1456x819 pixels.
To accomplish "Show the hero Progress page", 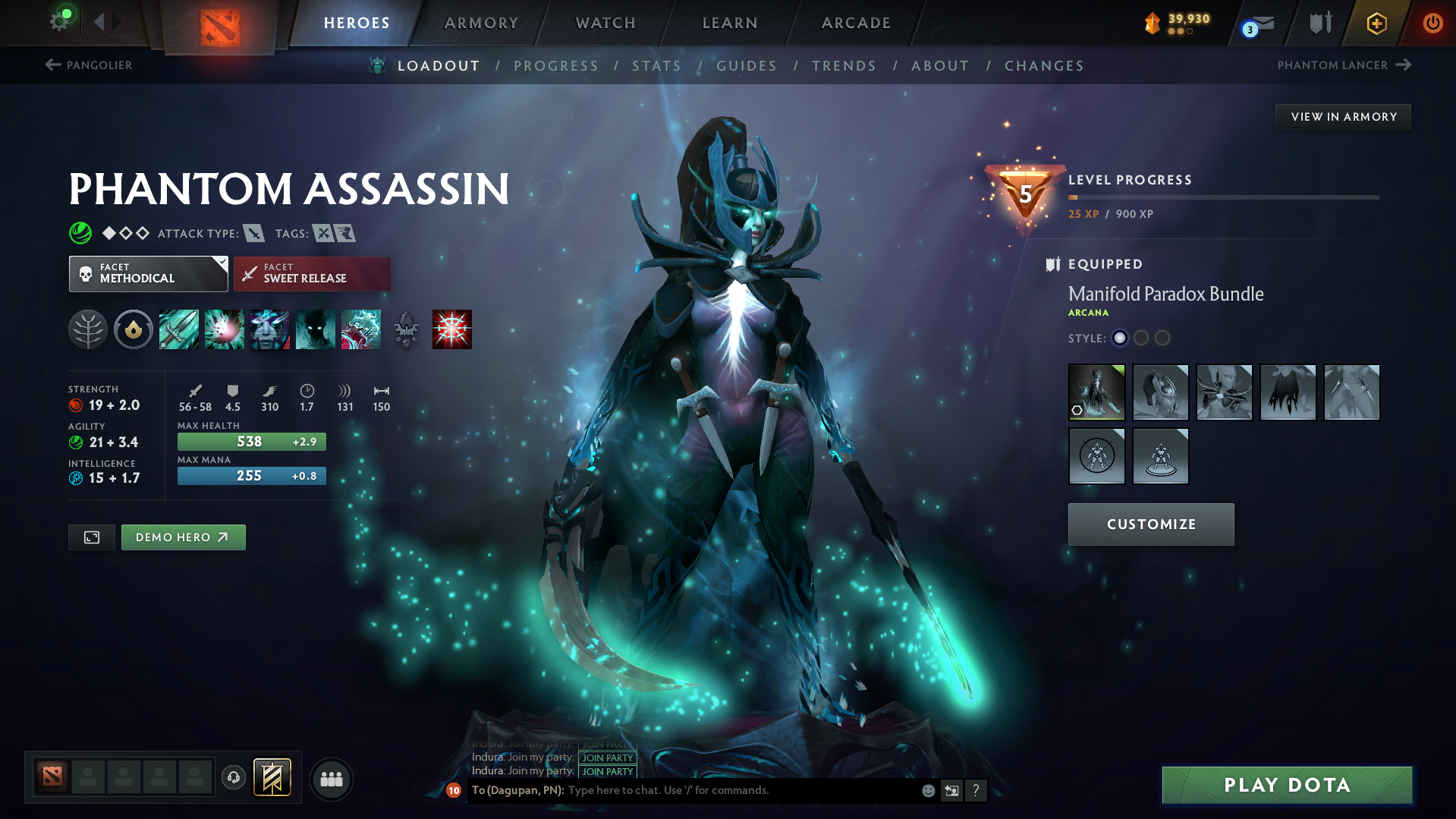I will click(x=556, y=66).
